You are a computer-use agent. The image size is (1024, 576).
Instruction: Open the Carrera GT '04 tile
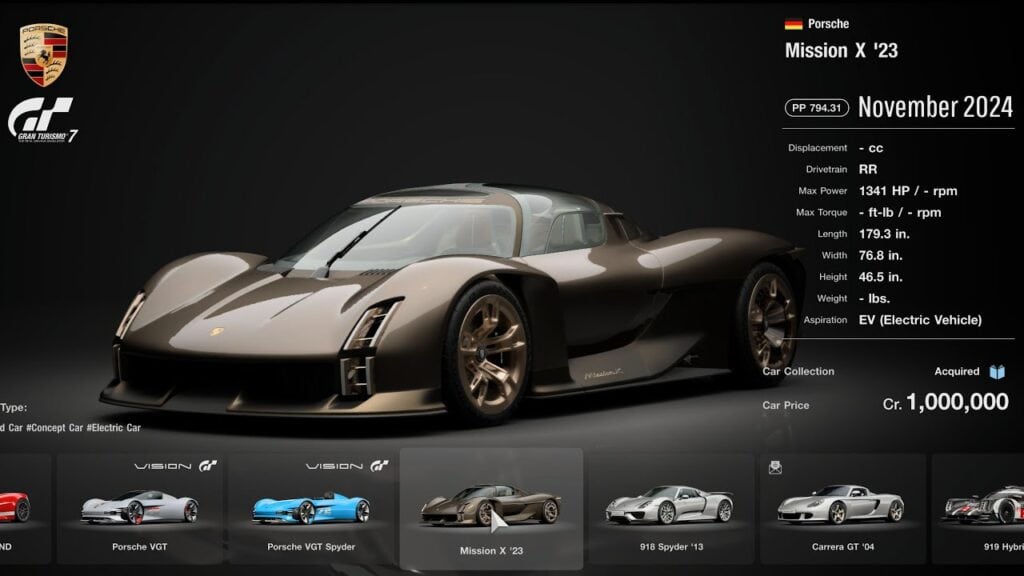[841, 509]
